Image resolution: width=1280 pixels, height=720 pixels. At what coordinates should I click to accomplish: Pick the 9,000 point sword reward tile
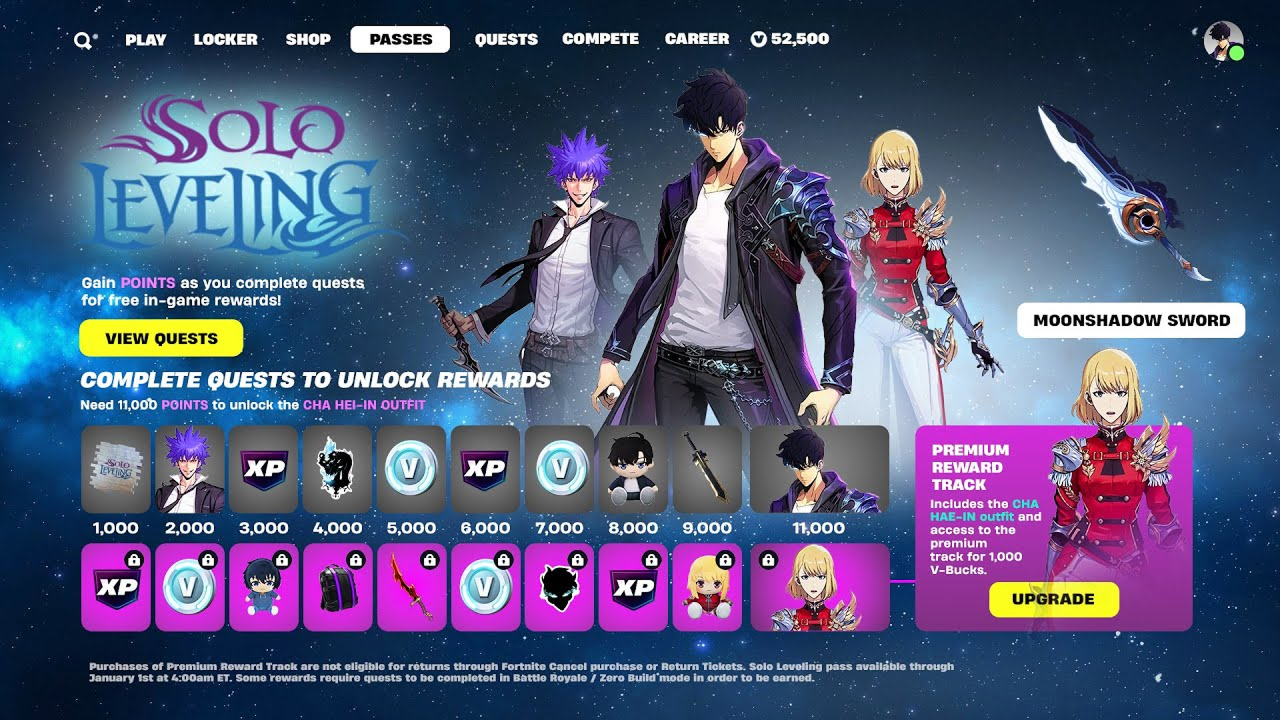click(708, 469)
